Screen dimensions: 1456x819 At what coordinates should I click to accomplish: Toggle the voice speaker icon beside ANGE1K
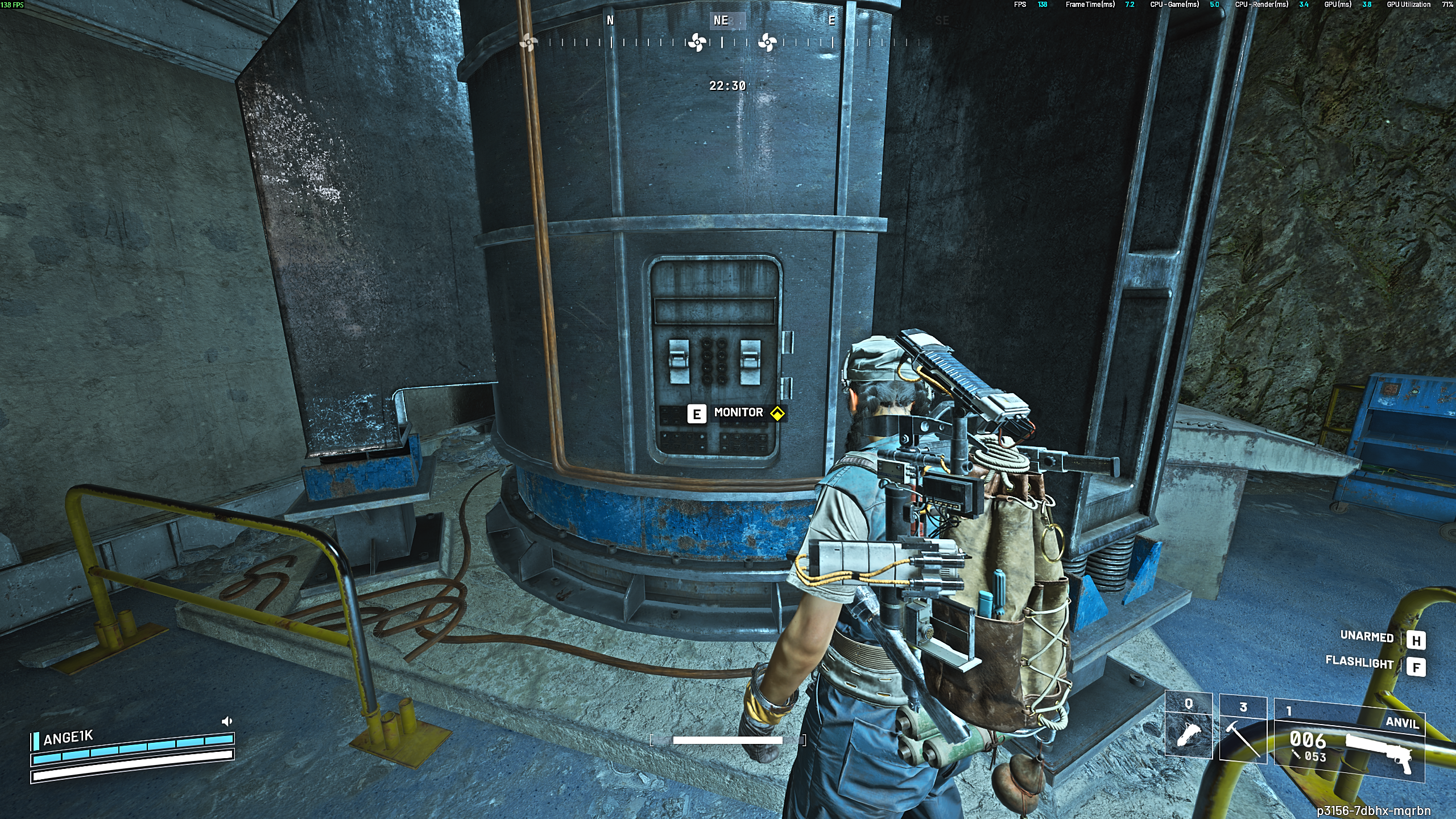[x=227, y=722]
